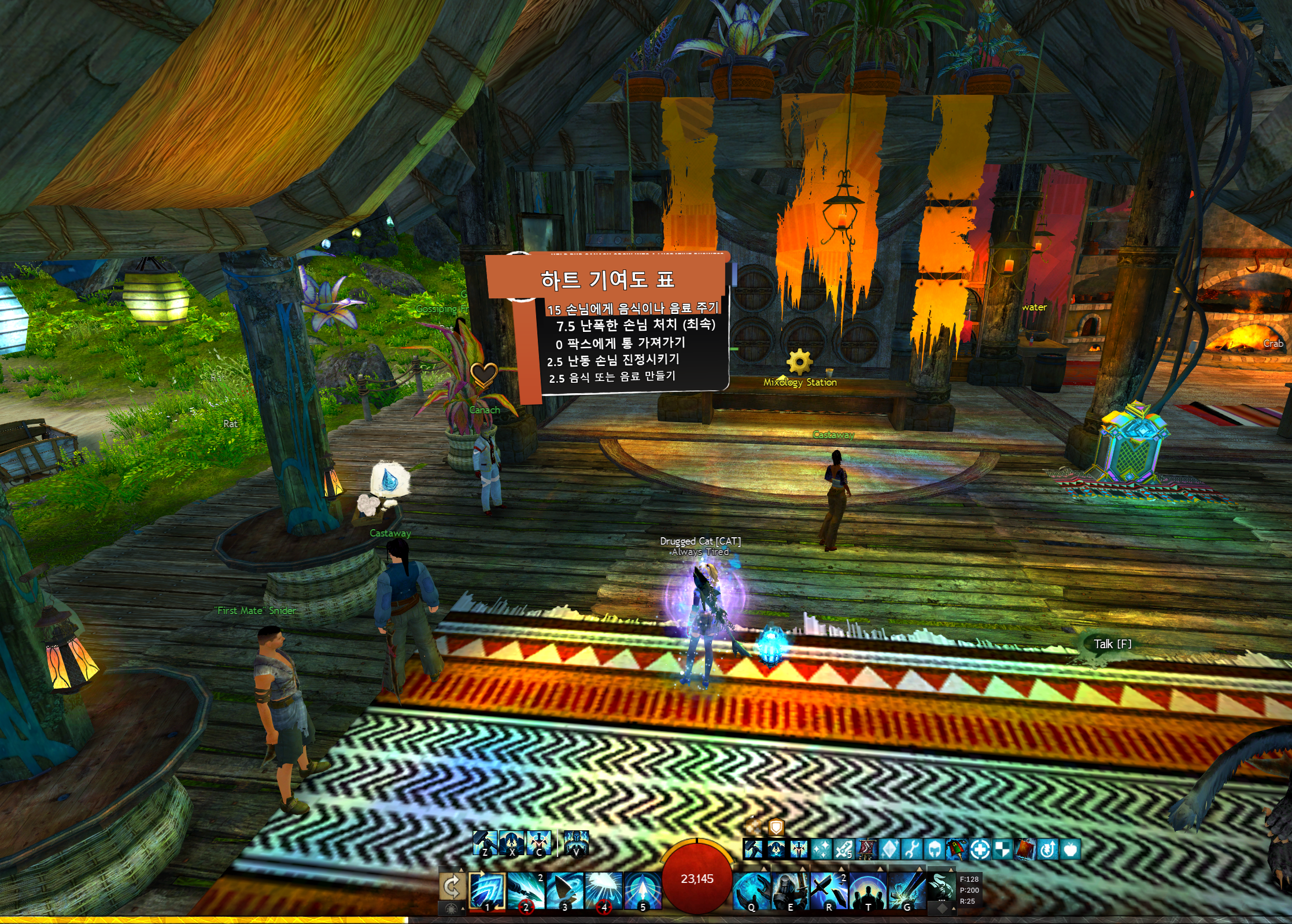Cast the white light burst skill in slot 4
Image resolution: width=1292 pixels, height=924 pixels.
604,890
